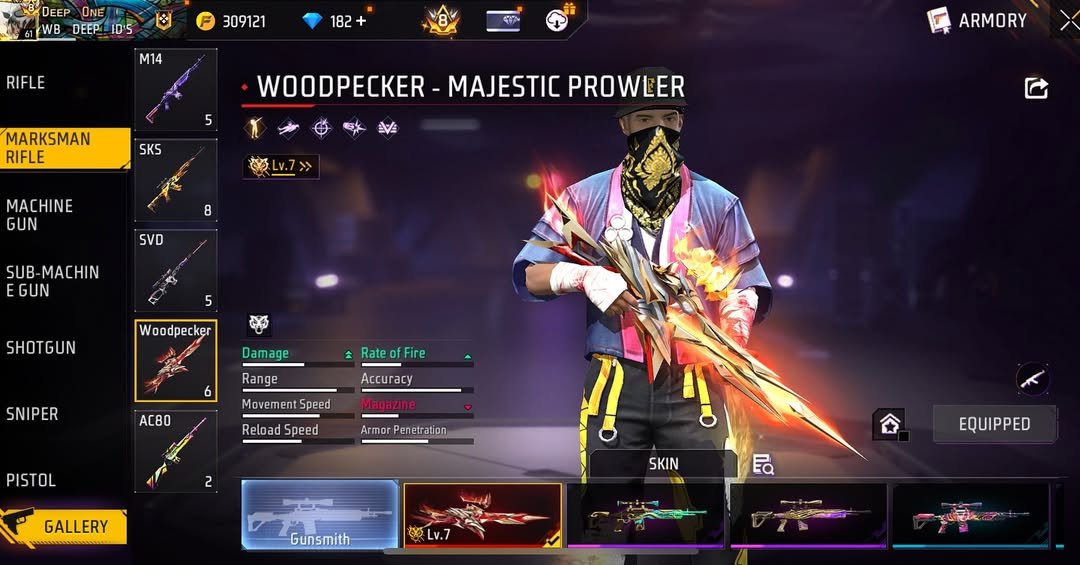Show the Shotgun category
This screenshot has height=565, width=1080.
pos(41,348)
